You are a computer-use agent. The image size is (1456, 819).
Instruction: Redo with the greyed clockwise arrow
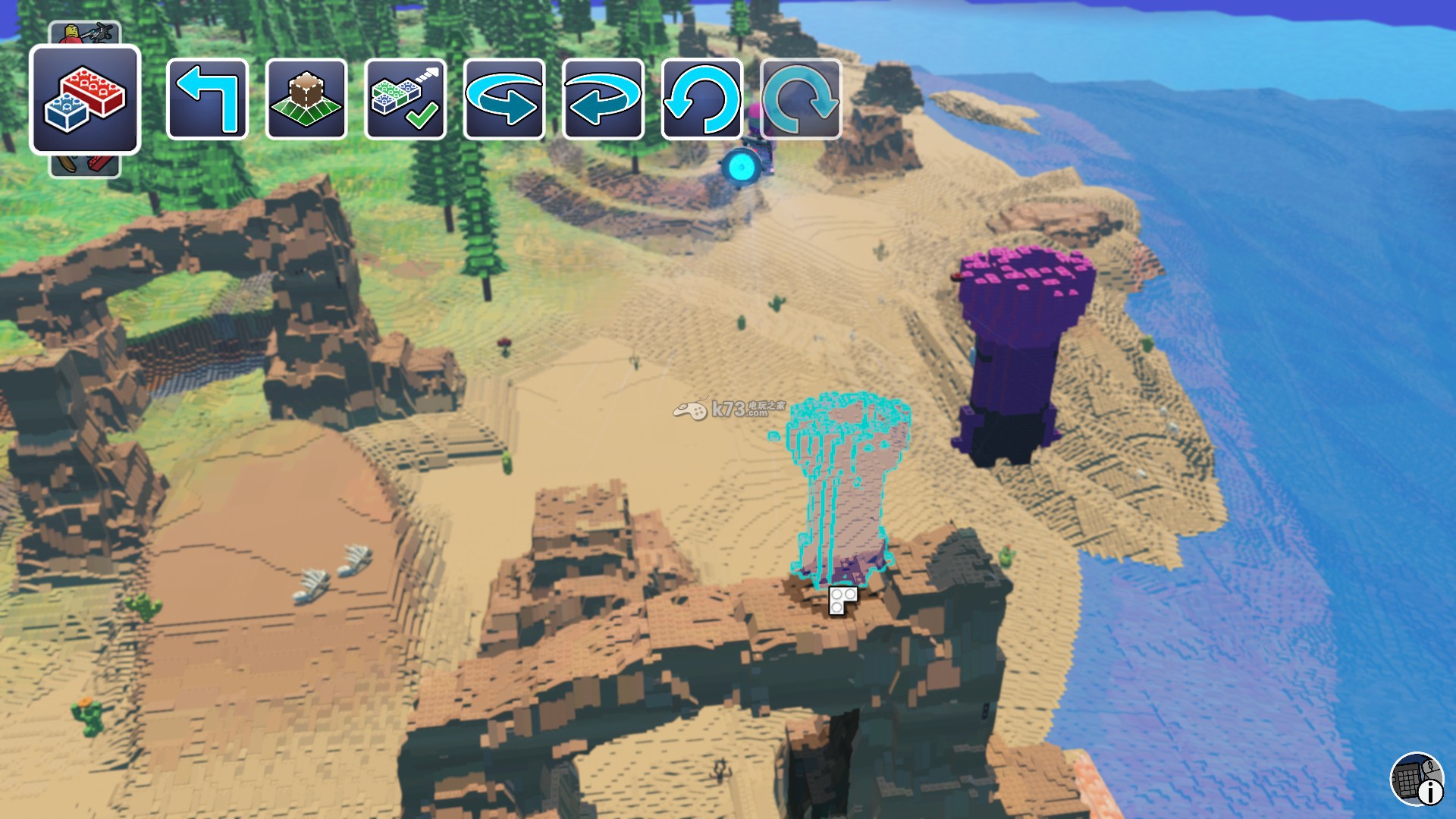(801, 99)
